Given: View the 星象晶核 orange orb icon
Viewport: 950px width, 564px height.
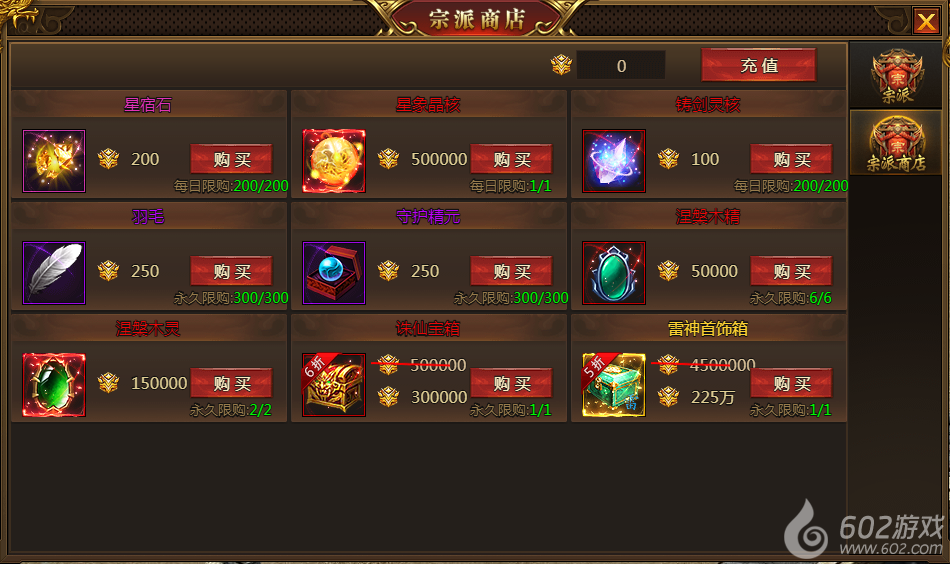Looking at the screenshot, I should [334, 160].
